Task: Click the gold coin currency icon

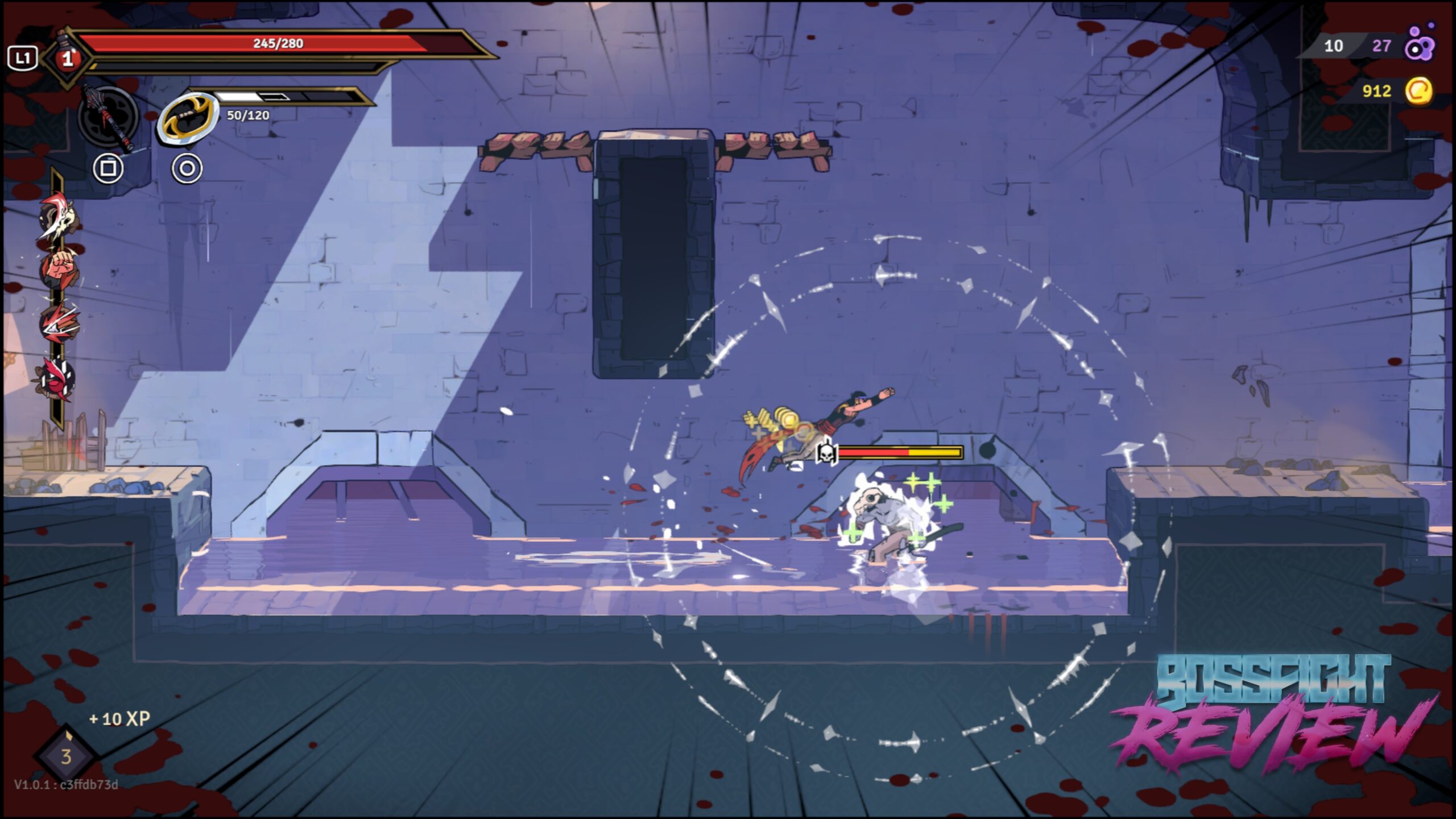Action: (x=1419, y=91)
